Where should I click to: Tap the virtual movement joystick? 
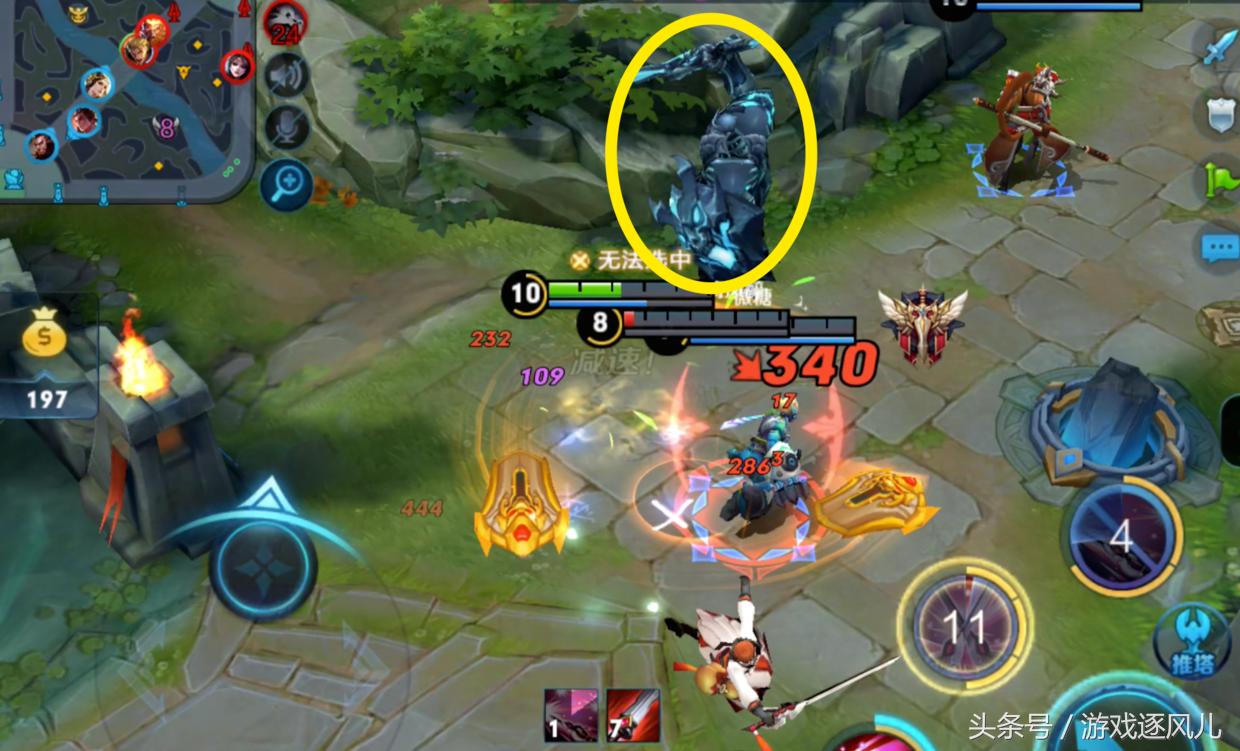pos(264,568)
